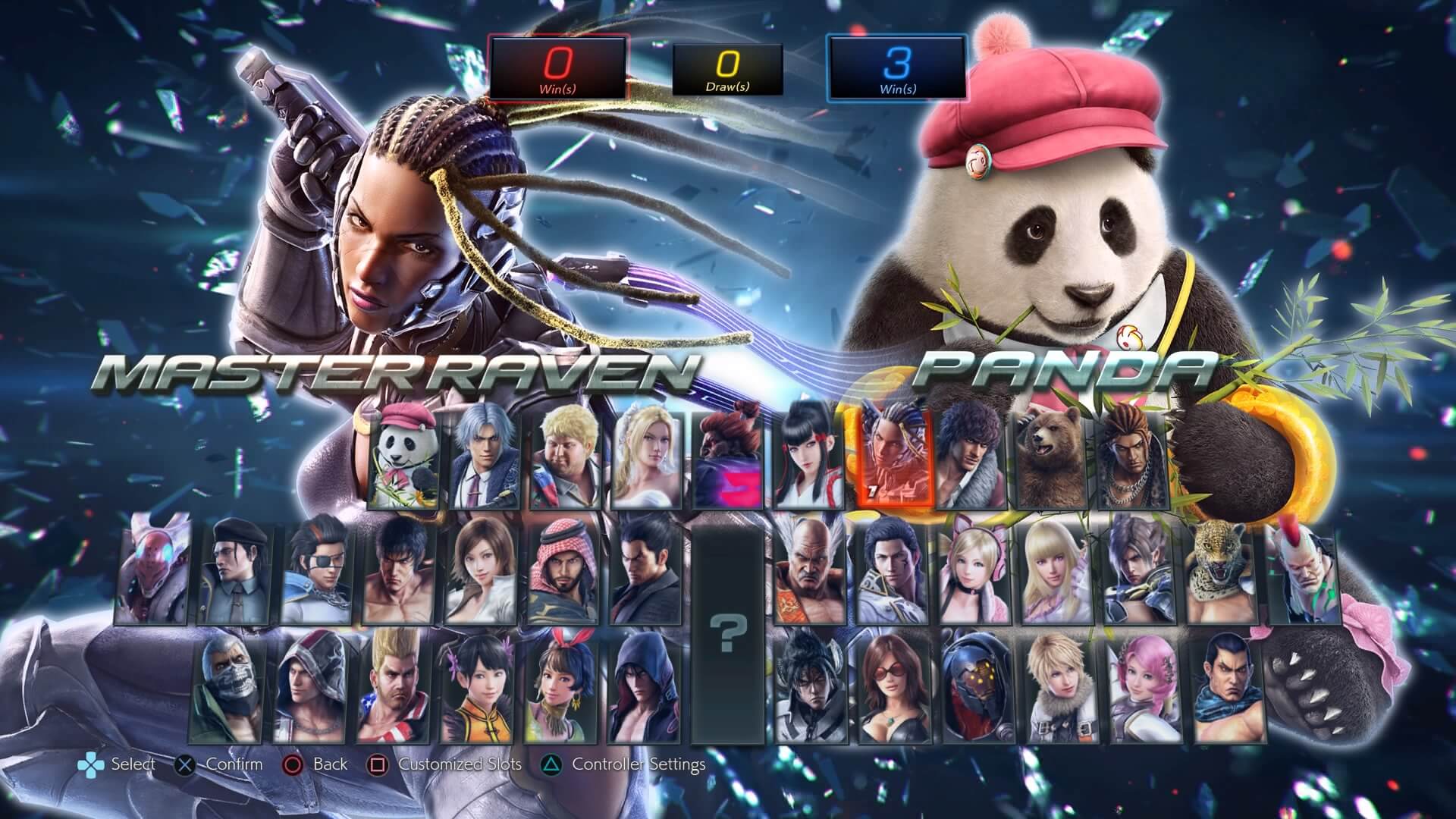Screen dimensions: 1456x819
Task: Choose the random question mark tile
Action: click(727, 632)
